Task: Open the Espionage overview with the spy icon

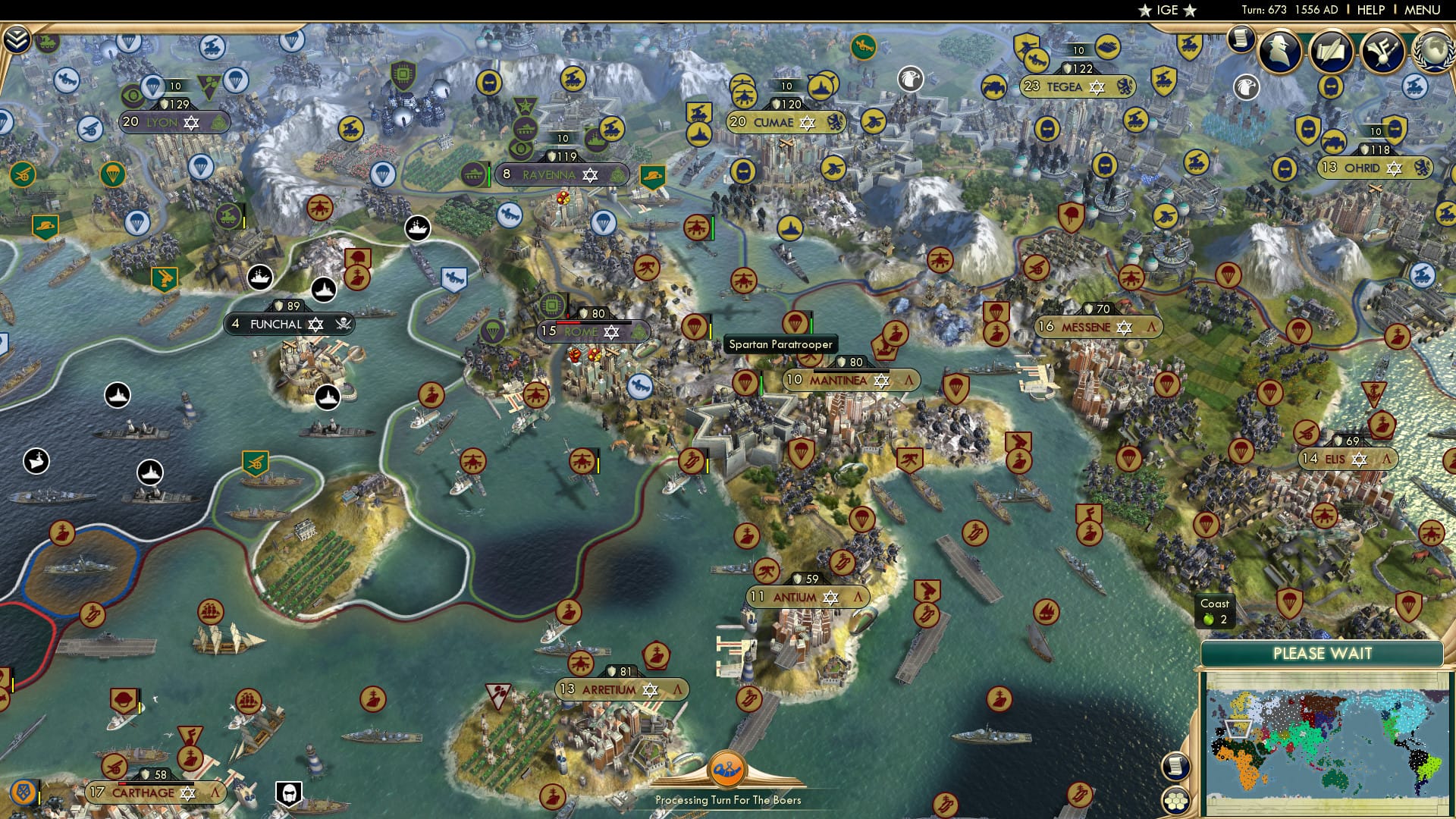Action: (x=1282, y=52)
